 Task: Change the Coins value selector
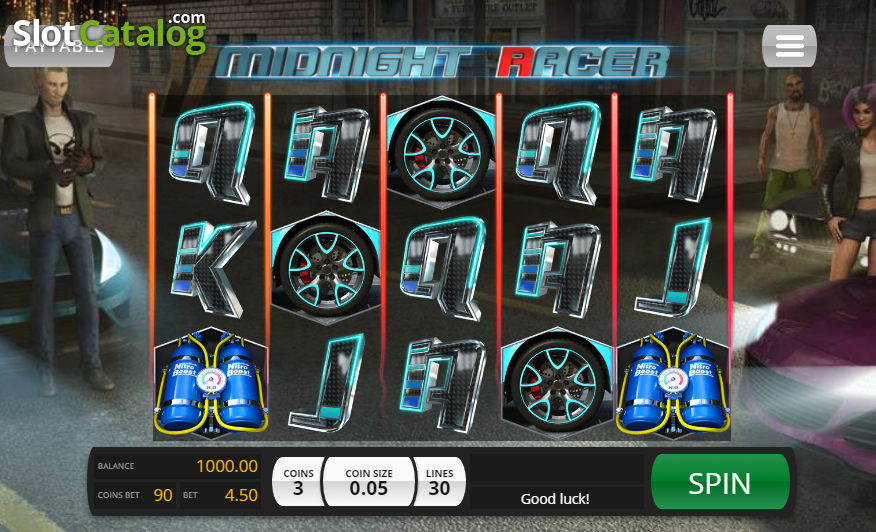[x=298, y=482]
